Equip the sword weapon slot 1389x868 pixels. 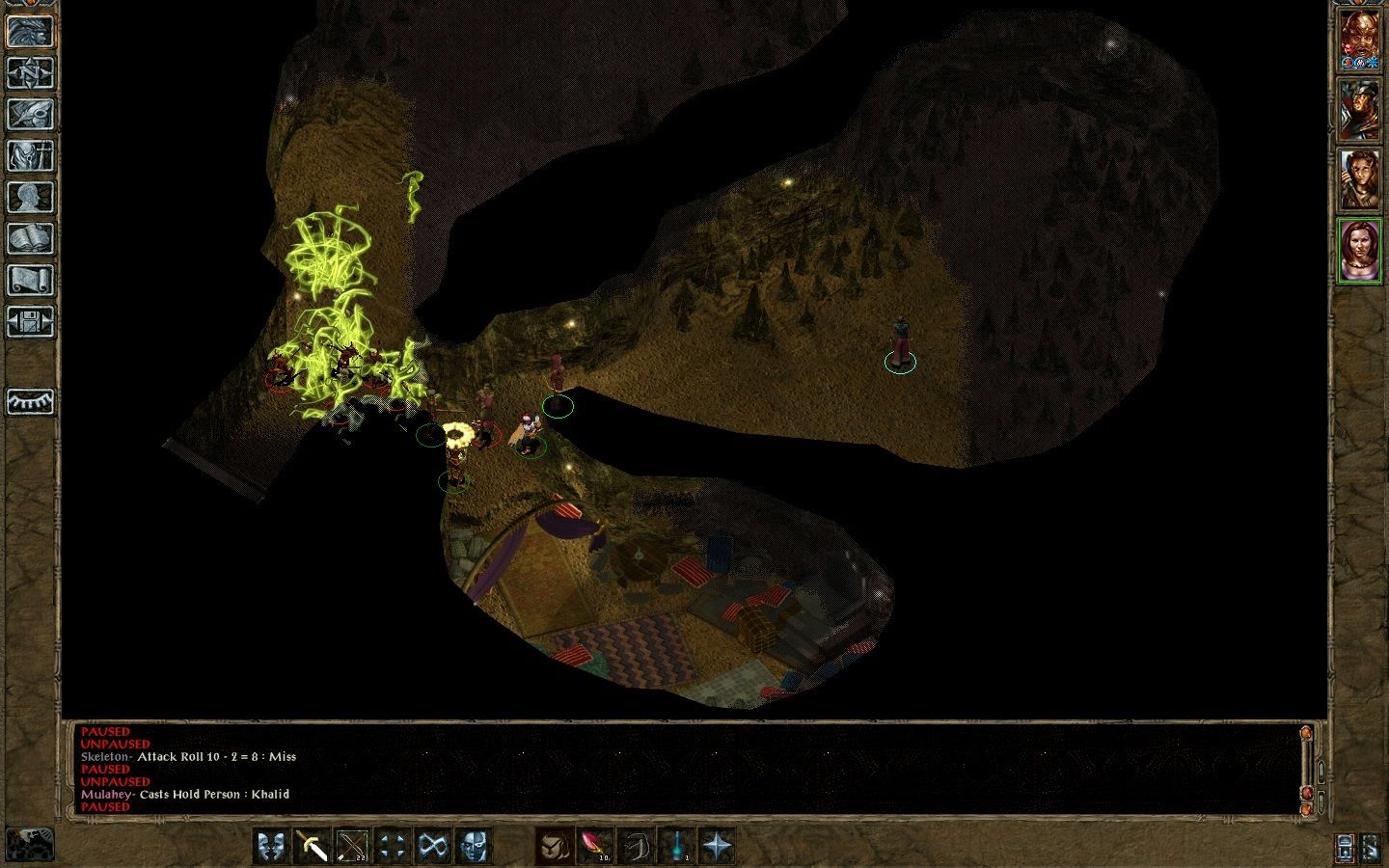(x=312, y=846)
